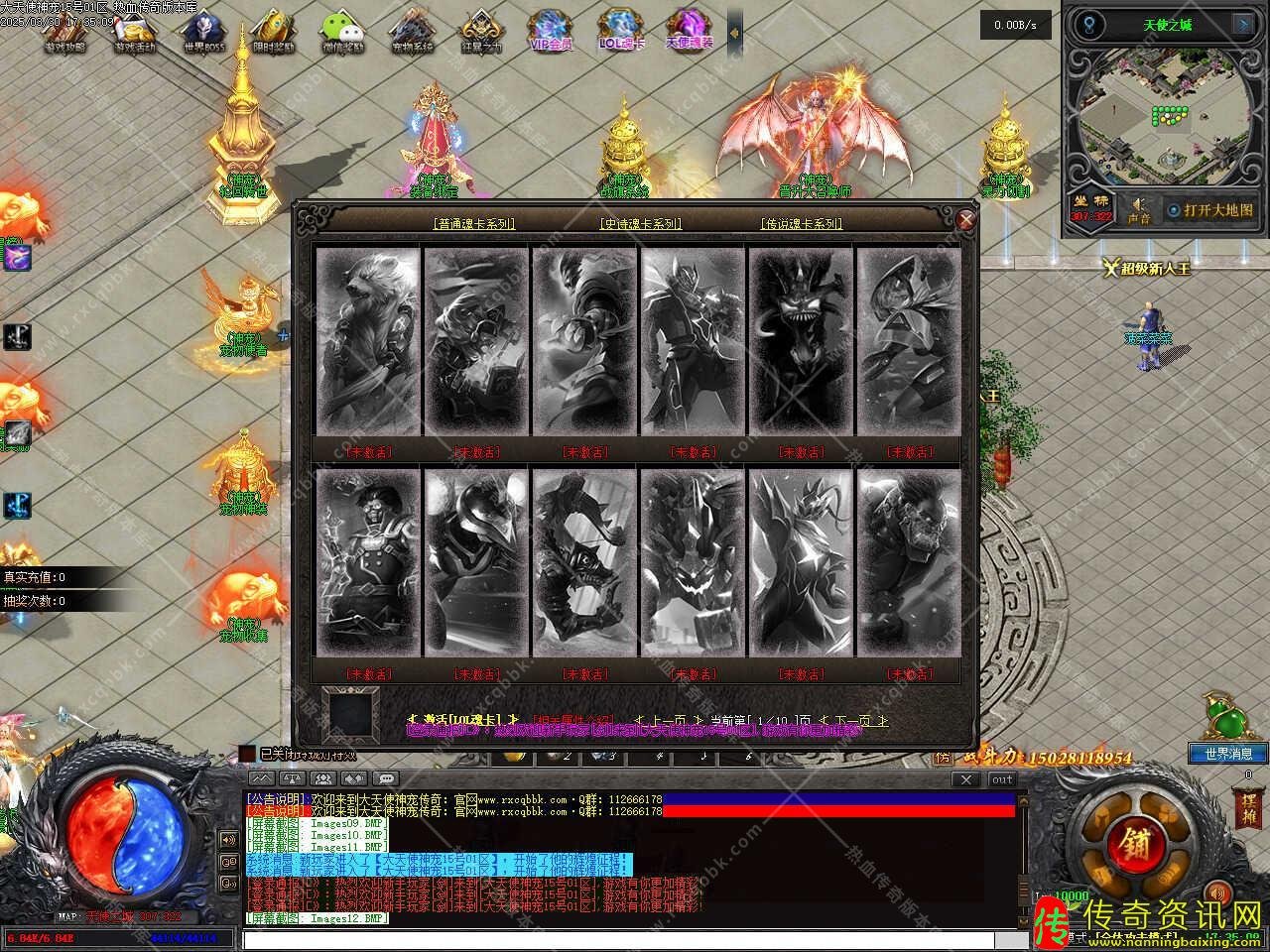Click 打开大地图 to open the world map

pos(1210,210)
